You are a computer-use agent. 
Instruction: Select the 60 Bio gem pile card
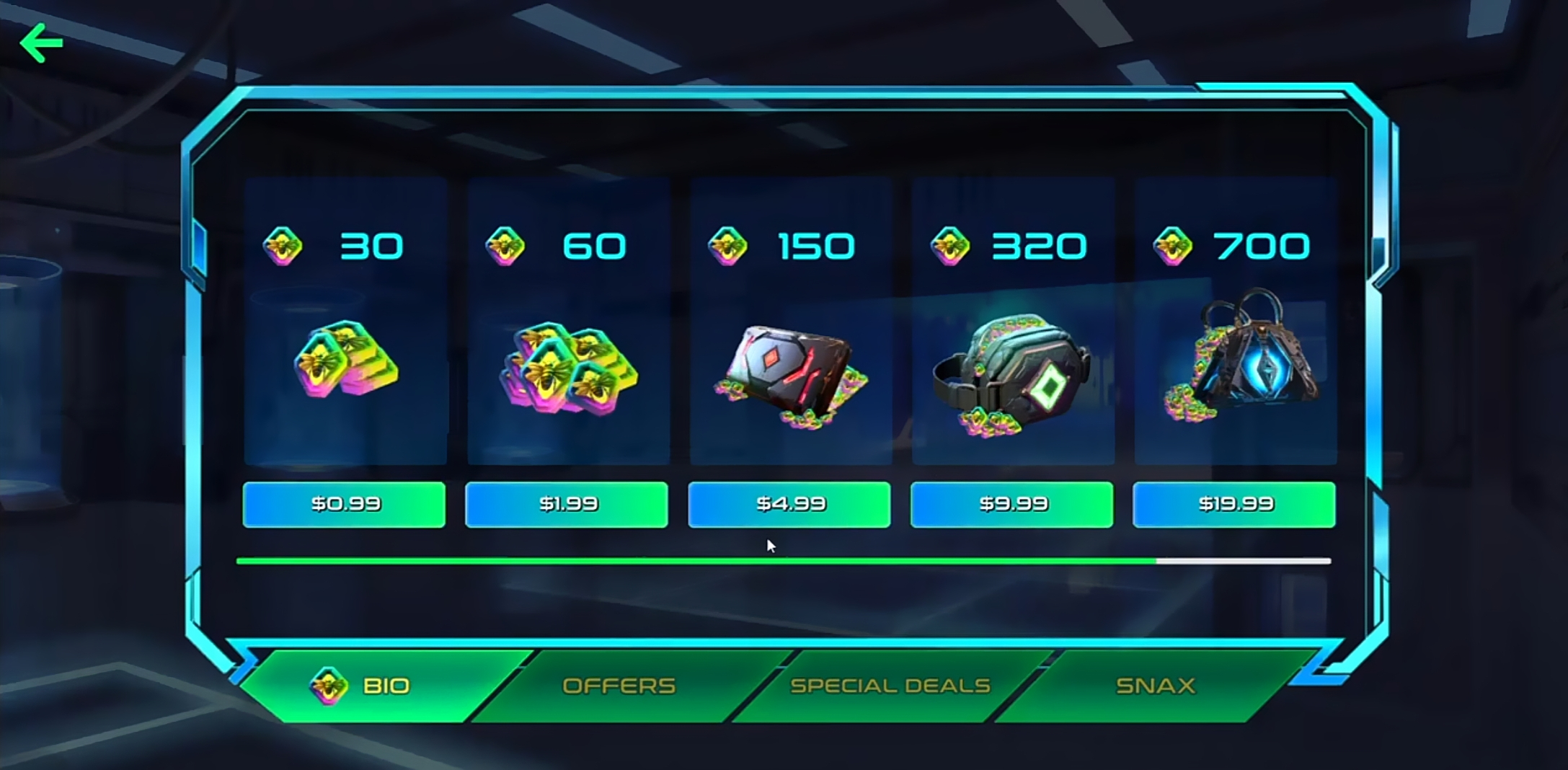(x=568, y=322)
